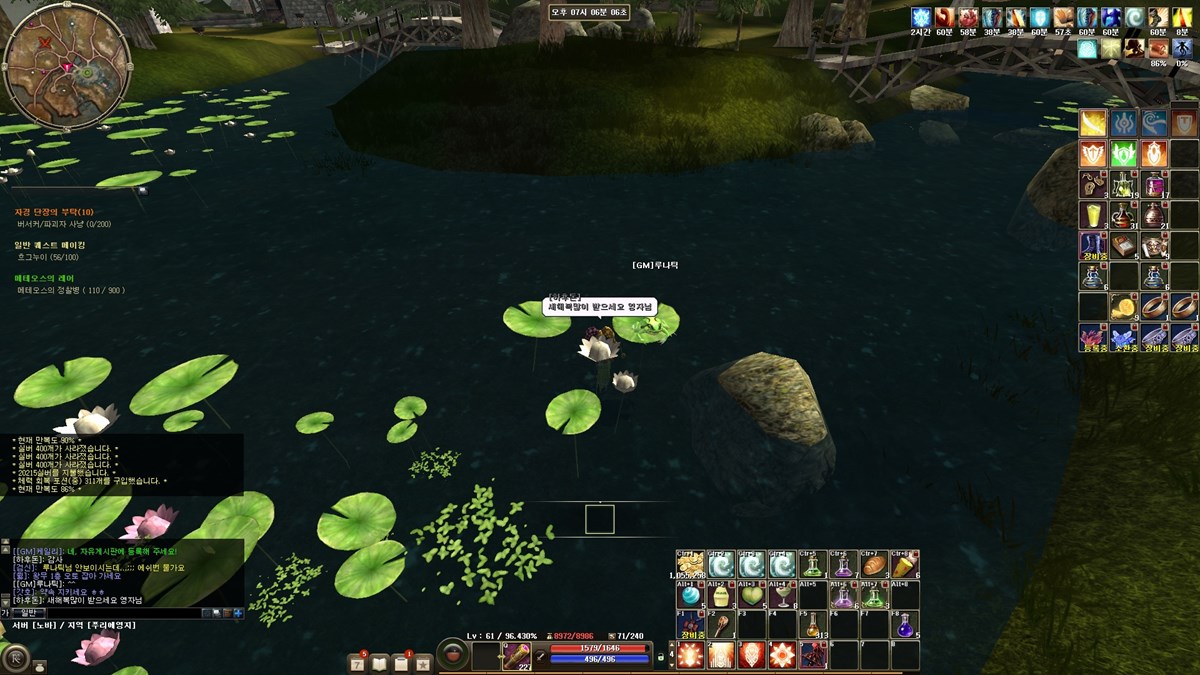
Task: Open the calendar button with red badge
Action: tap(357, 662)
